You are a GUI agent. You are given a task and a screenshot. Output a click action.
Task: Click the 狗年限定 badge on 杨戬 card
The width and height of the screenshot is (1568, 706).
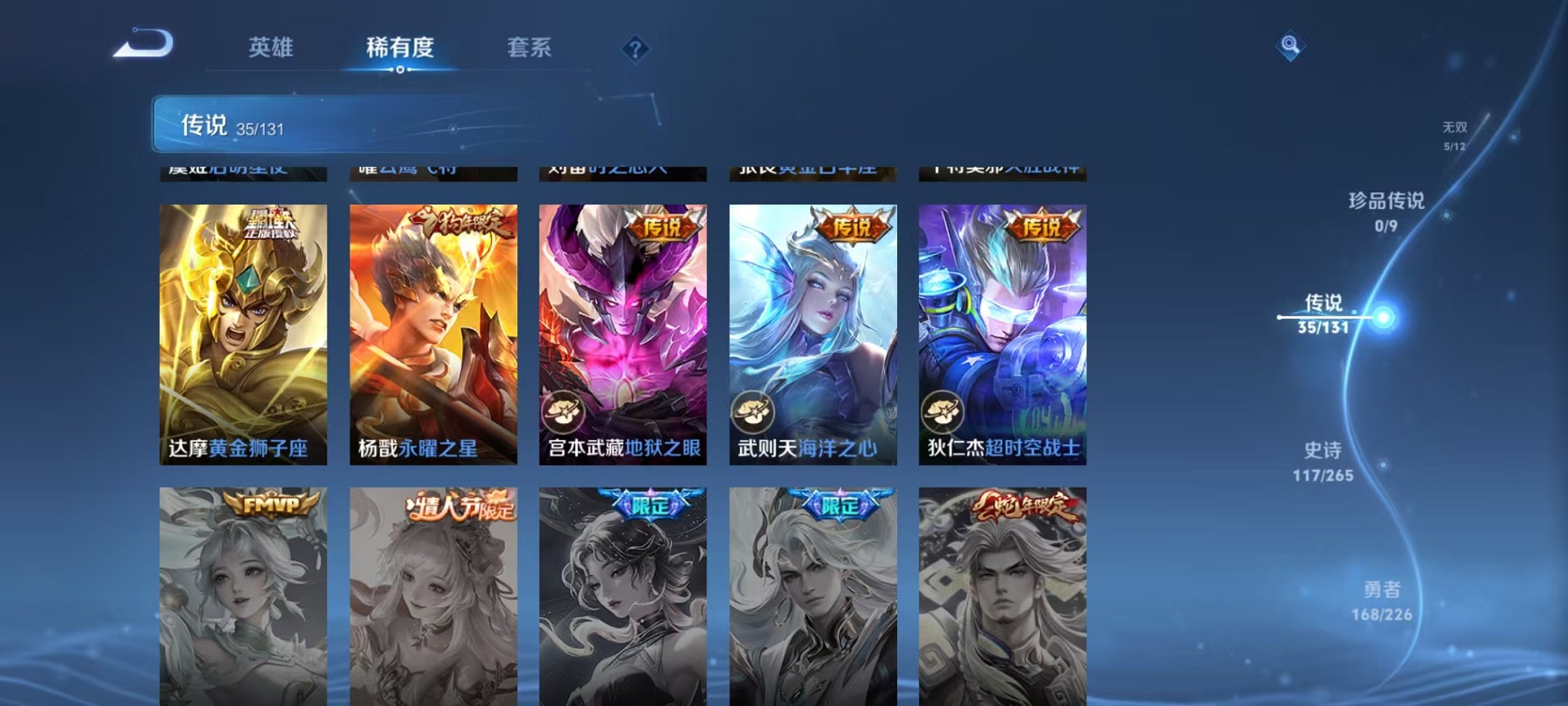[457, 223]
